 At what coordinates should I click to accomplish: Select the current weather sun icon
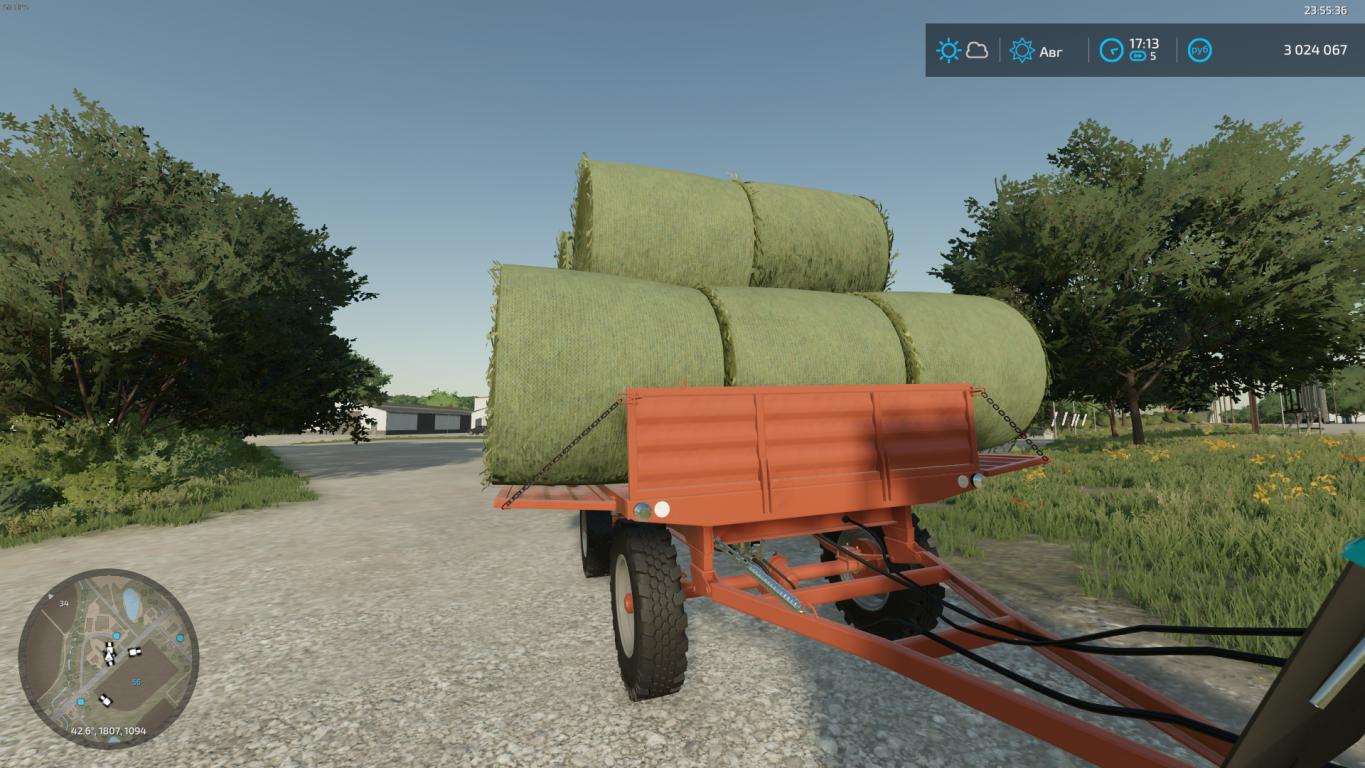pyautogui.click(x=948, y=50)
